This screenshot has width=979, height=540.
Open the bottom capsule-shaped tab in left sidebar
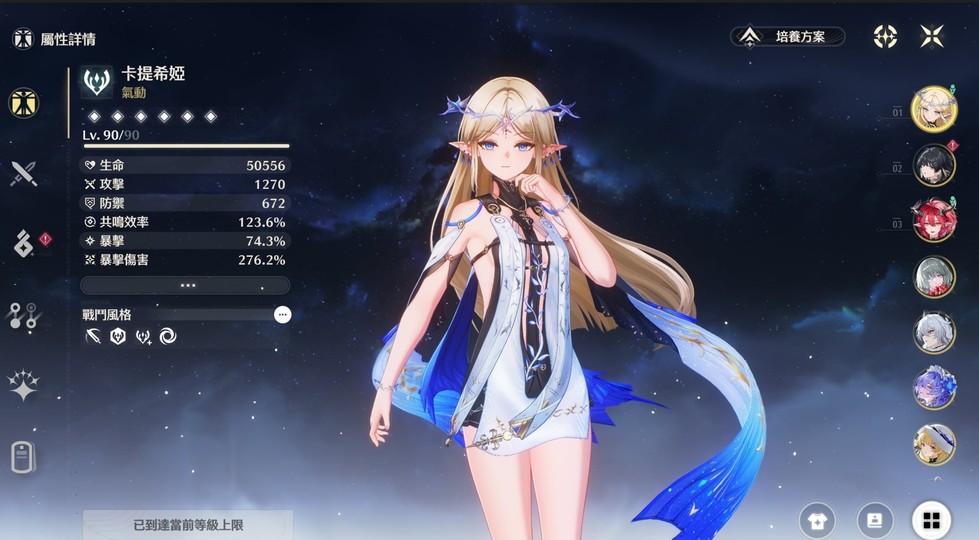tap(23, 456)
